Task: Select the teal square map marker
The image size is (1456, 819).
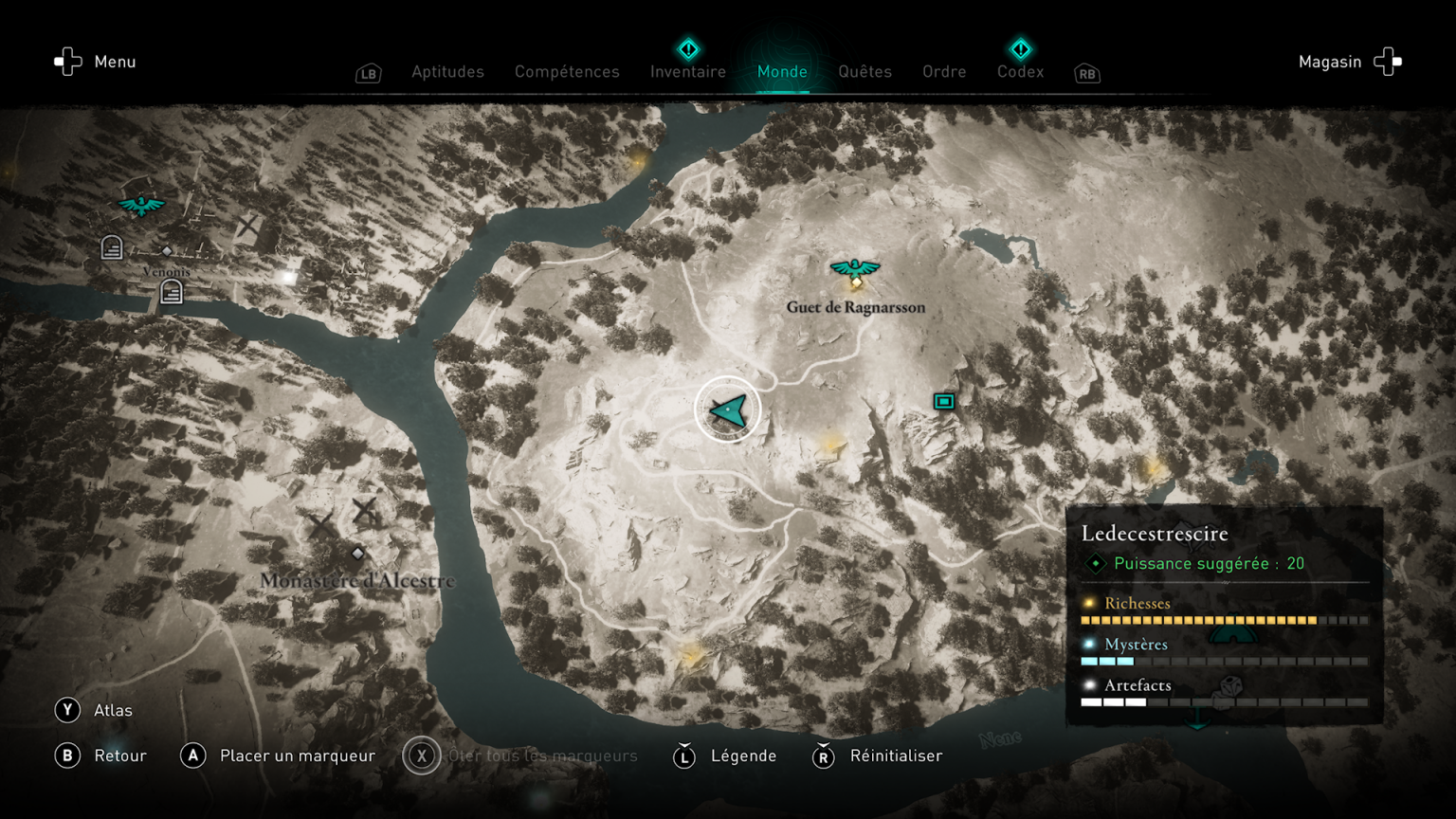Action: (x=943, y=402)
